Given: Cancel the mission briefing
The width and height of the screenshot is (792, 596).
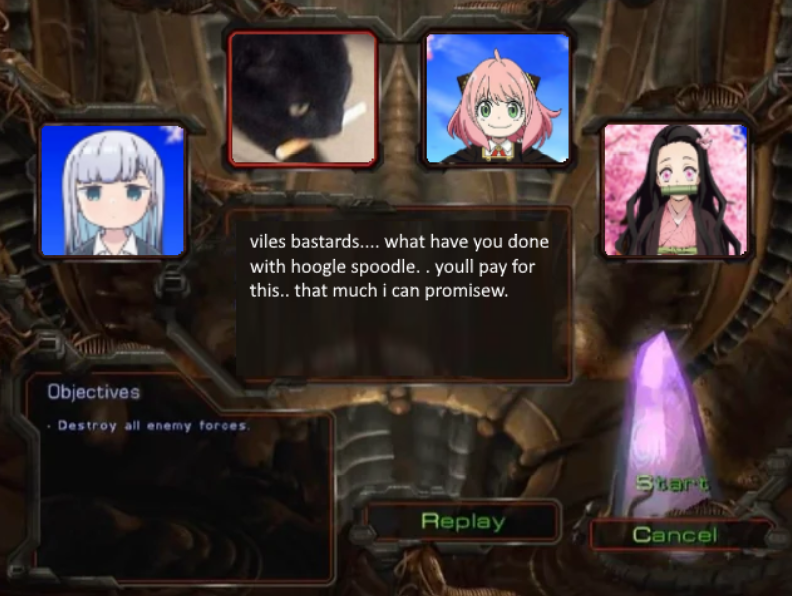Looking at the screenshot, I should pos(674,535).
